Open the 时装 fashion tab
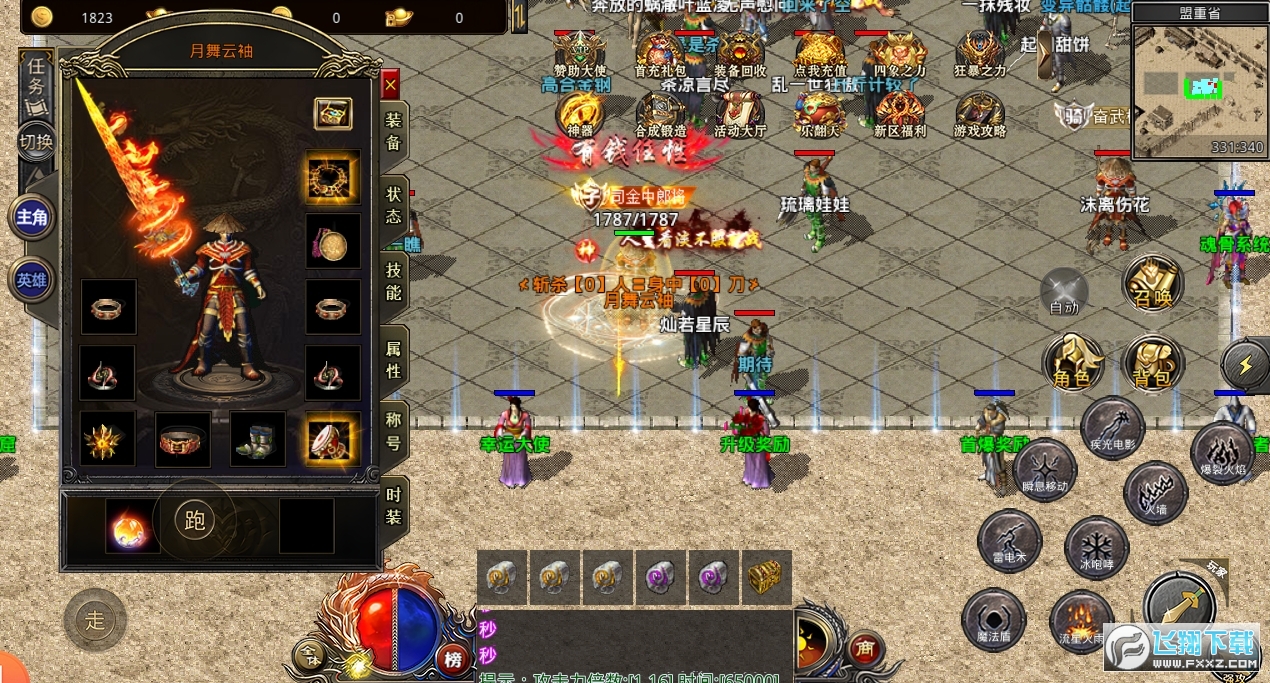 [x=393, y=505]
